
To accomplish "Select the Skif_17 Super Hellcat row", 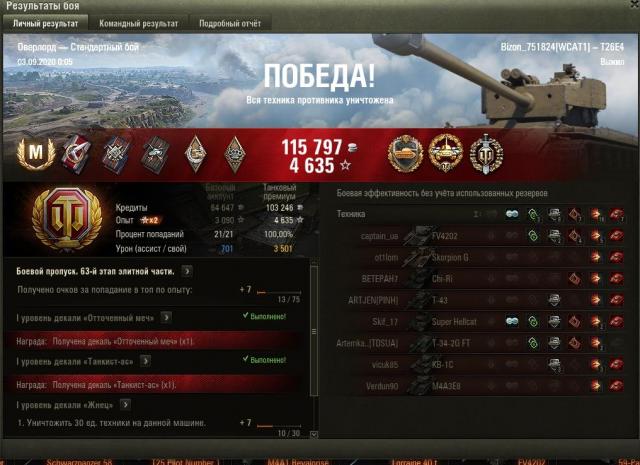I will click(480, 321).
